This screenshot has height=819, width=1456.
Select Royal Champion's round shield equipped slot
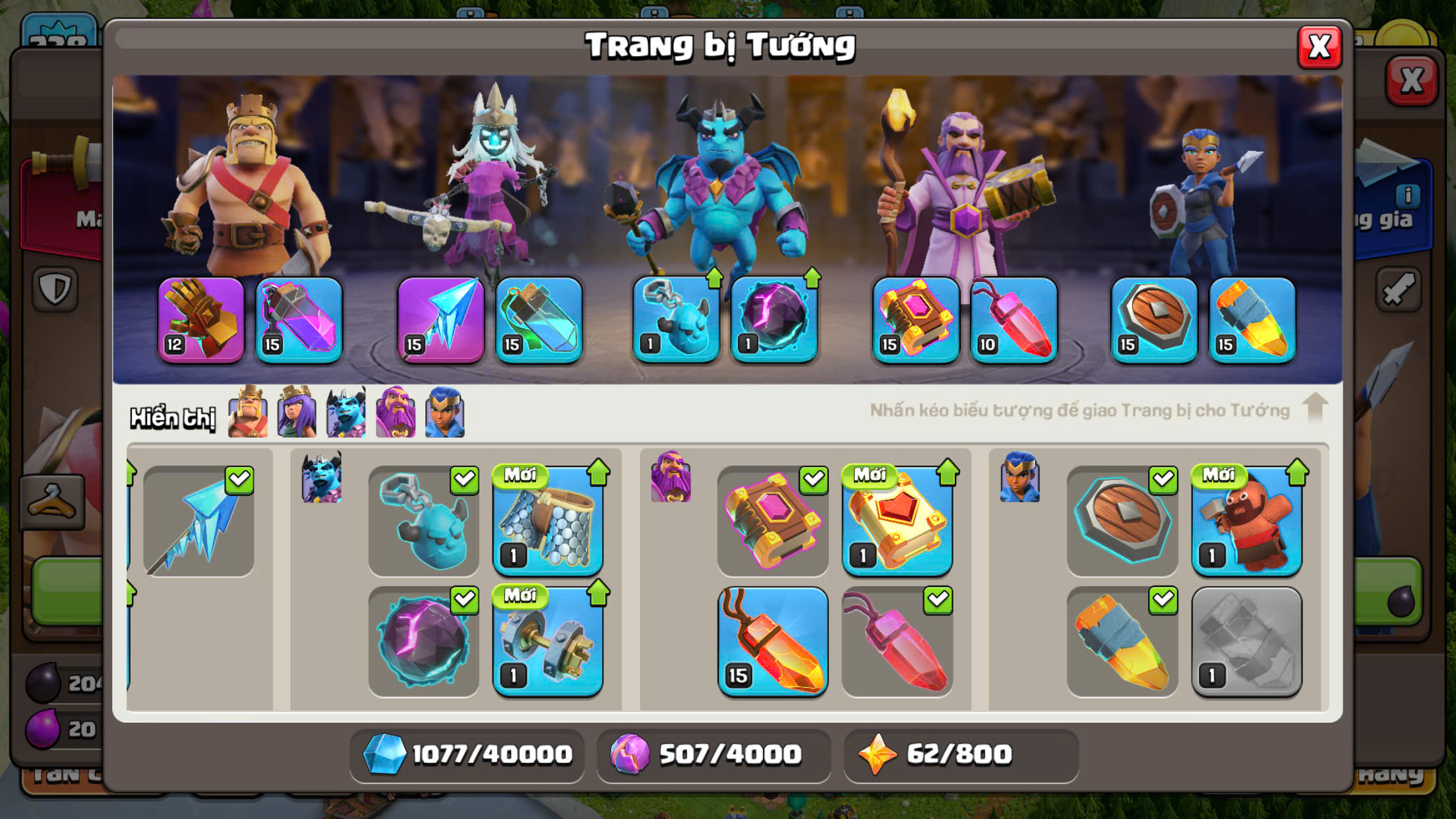coord(1154,320)
